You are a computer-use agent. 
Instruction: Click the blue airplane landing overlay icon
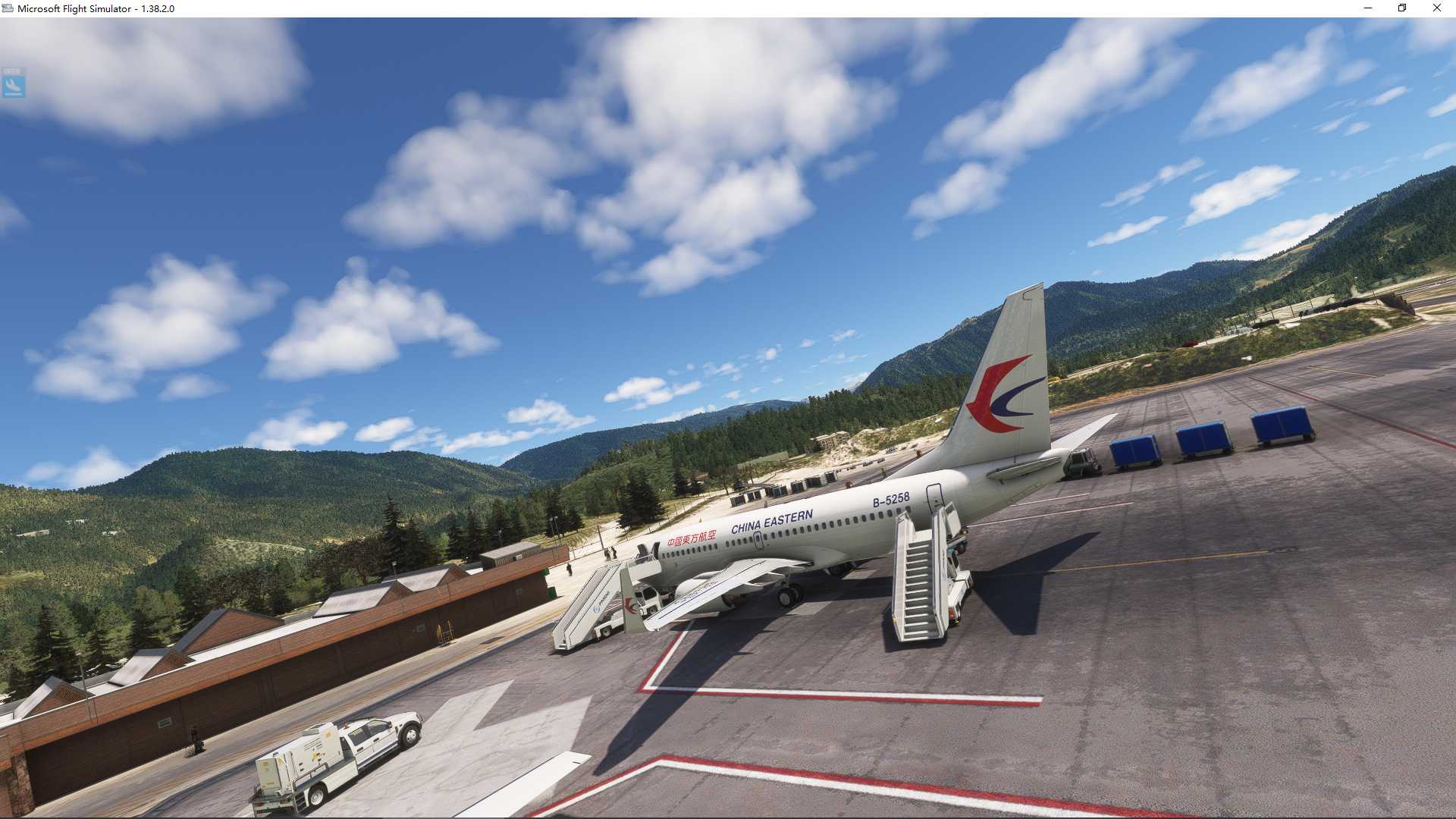pos(14,85)
